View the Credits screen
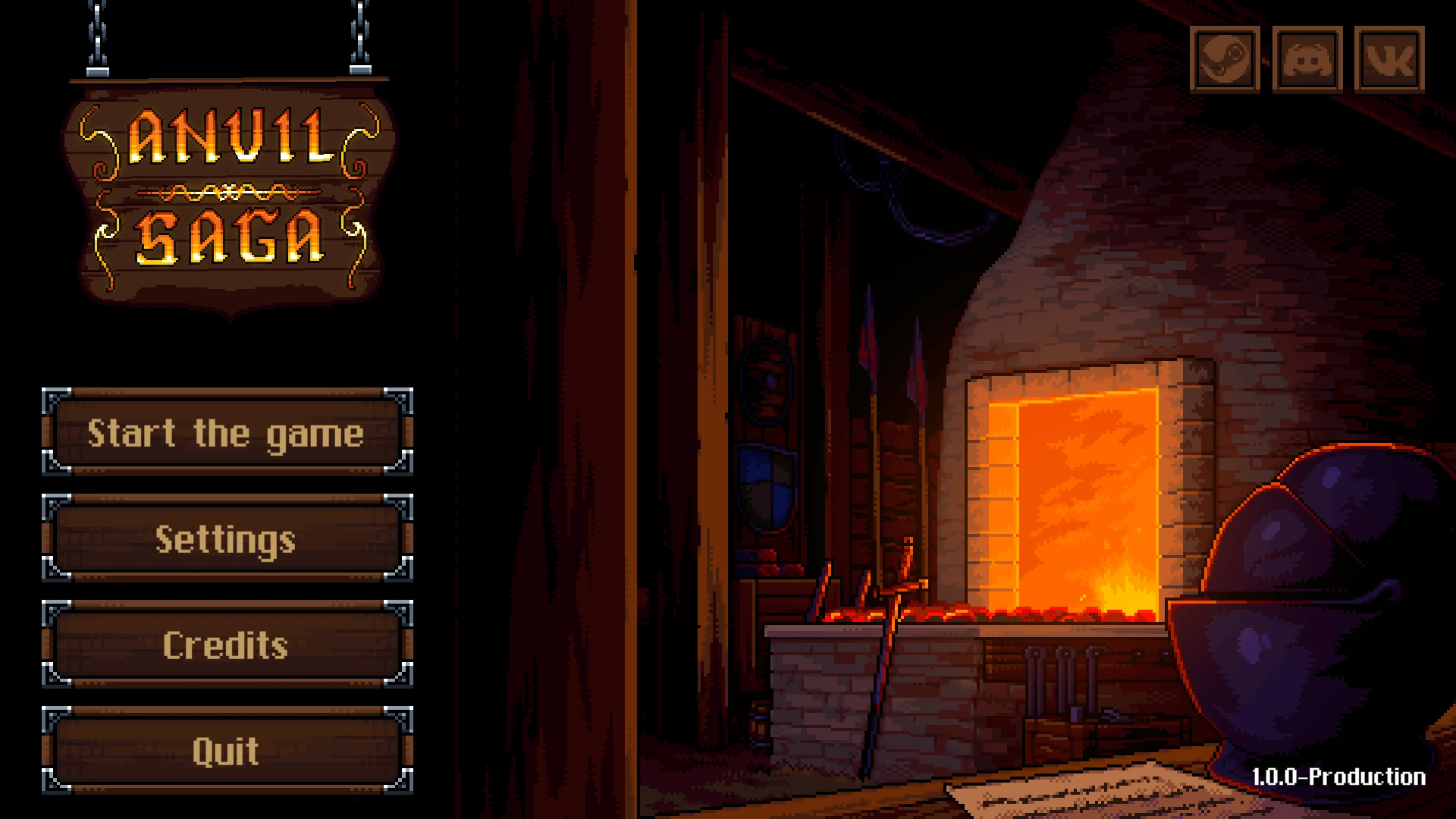Viewport: 1456px width, 819px height. [227, 645]
